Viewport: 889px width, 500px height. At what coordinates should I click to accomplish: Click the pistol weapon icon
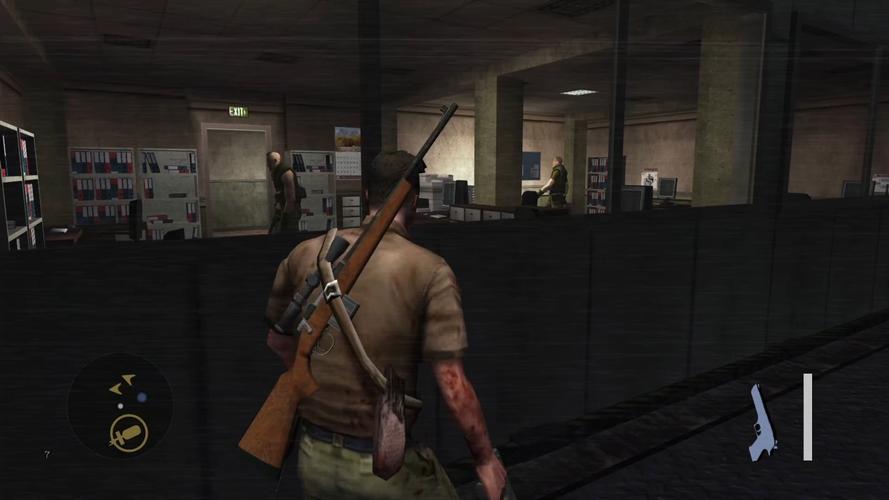pyautogui.click(x=762, y=423)
